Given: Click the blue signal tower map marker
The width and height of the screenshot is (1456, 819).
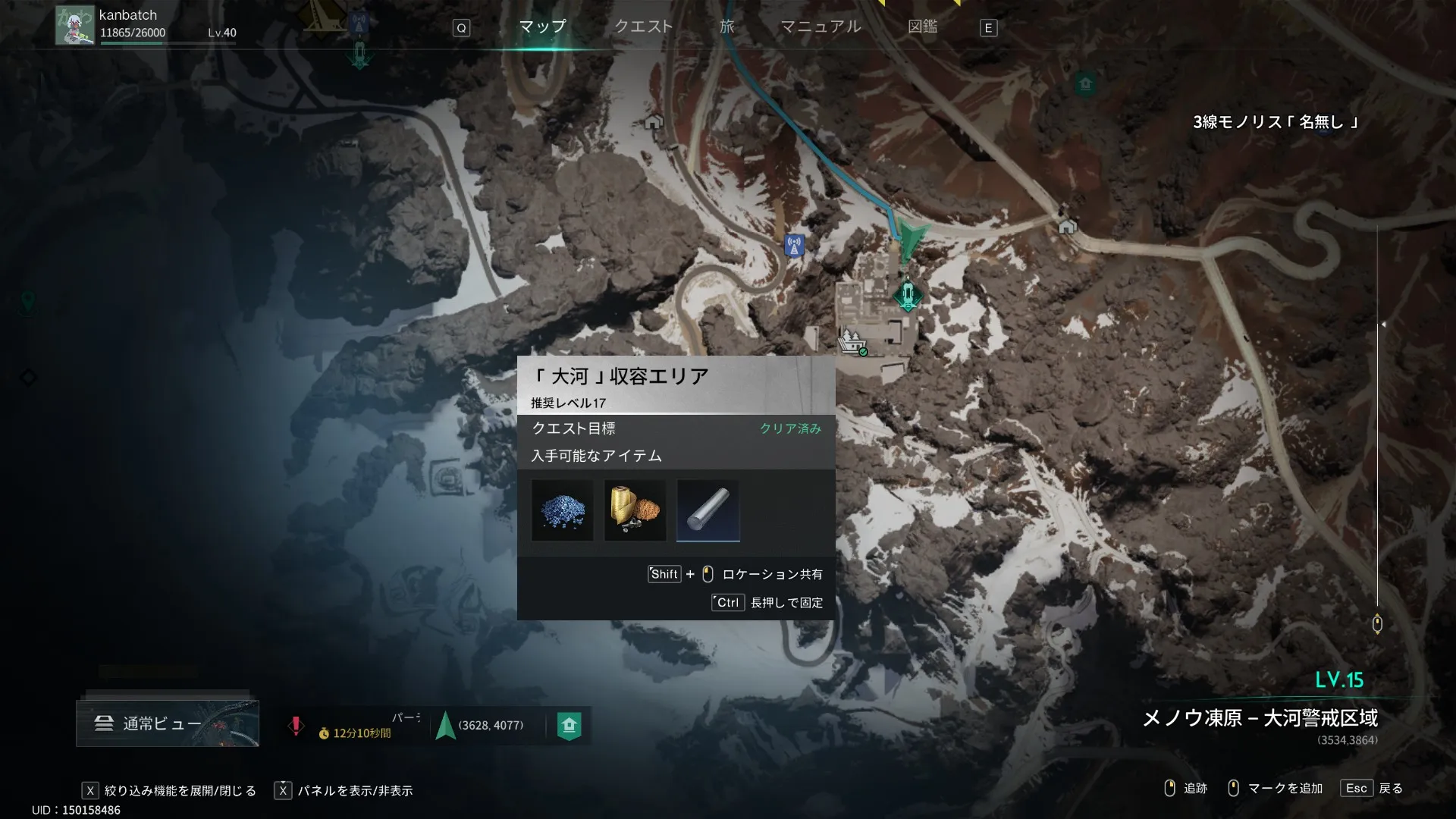Looking at the screenshot, I should pyautogui.click(x=794, y=246).
